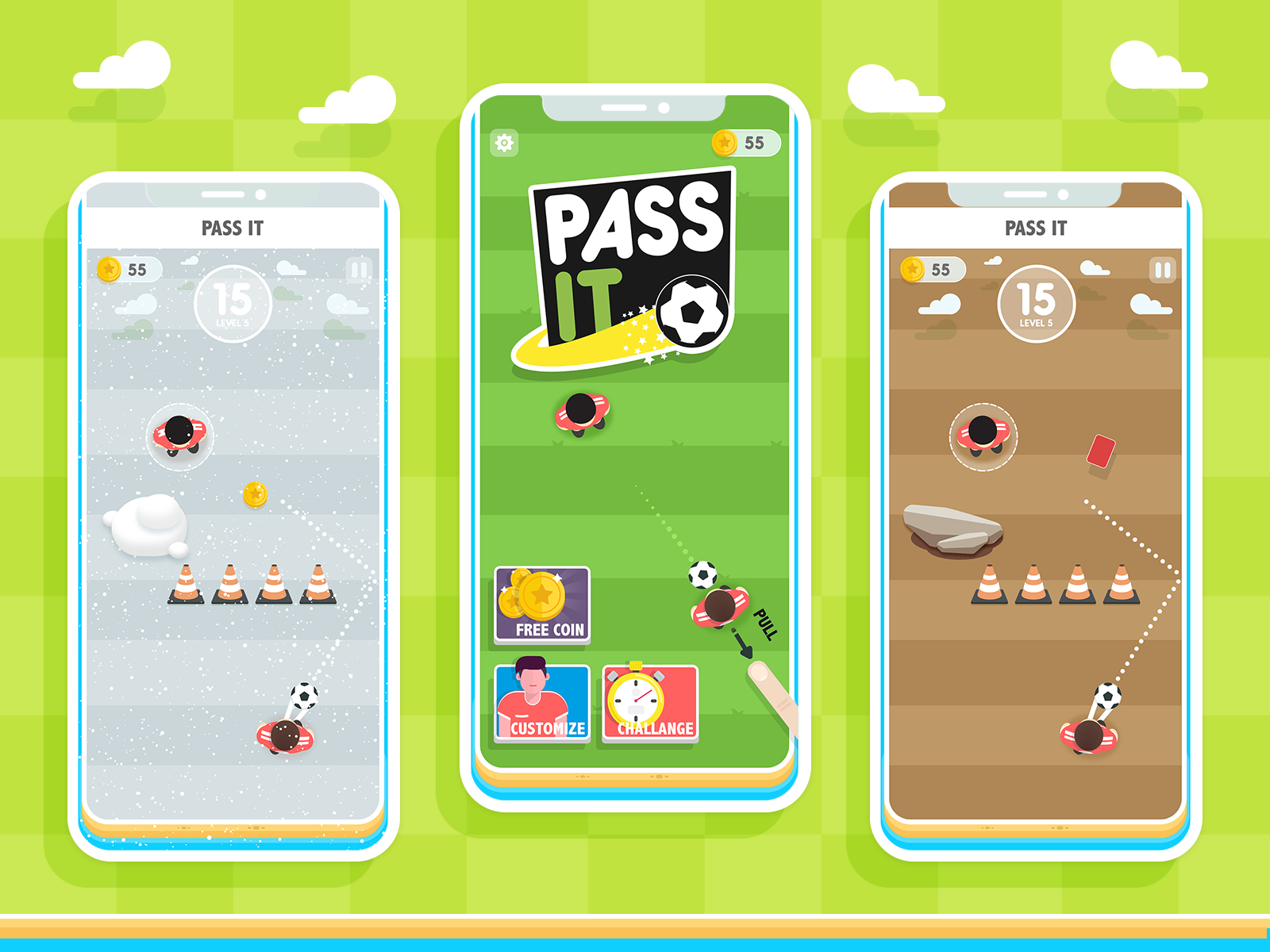Pause the game on the snowy level

click(x=360, y=270)
